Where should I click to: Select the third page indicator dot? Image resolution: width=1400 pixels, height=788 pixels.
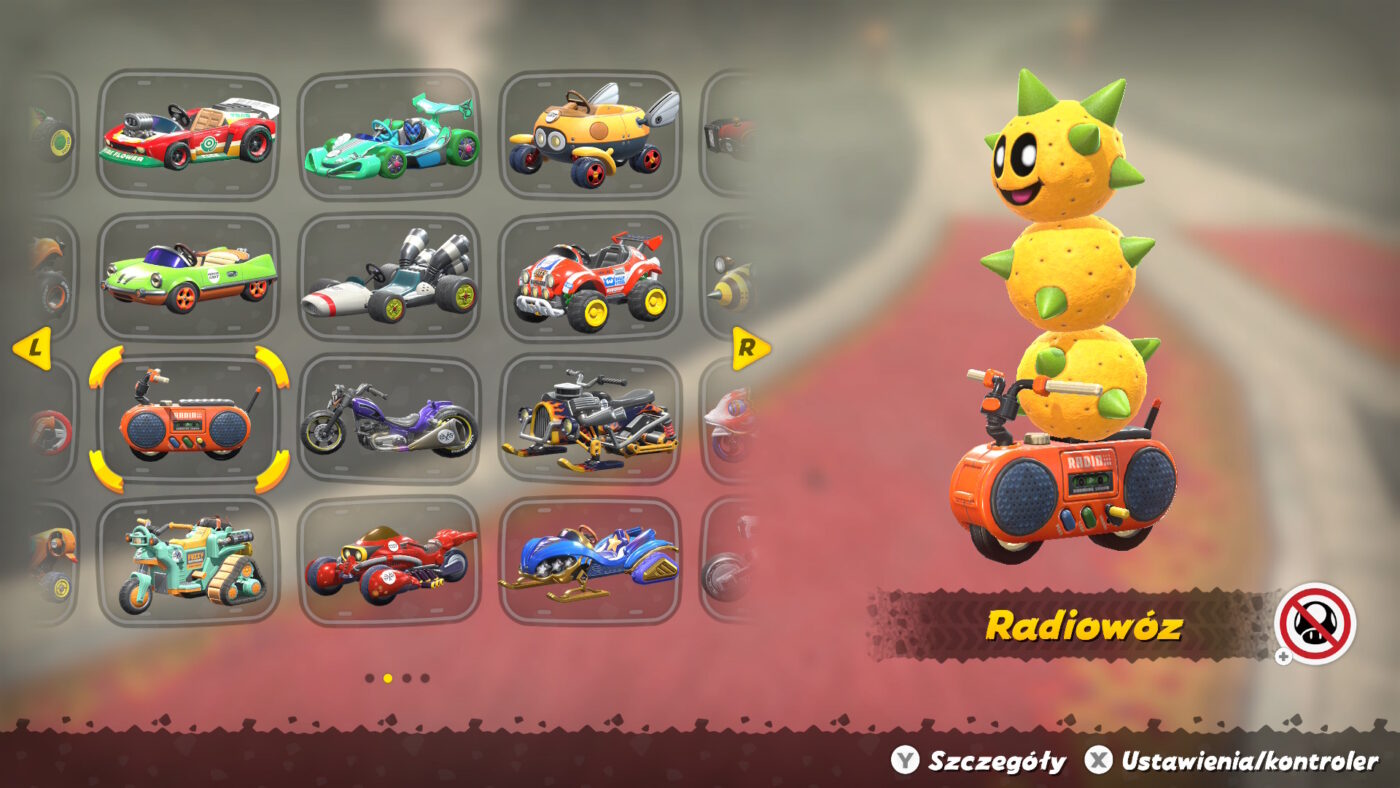406,677
